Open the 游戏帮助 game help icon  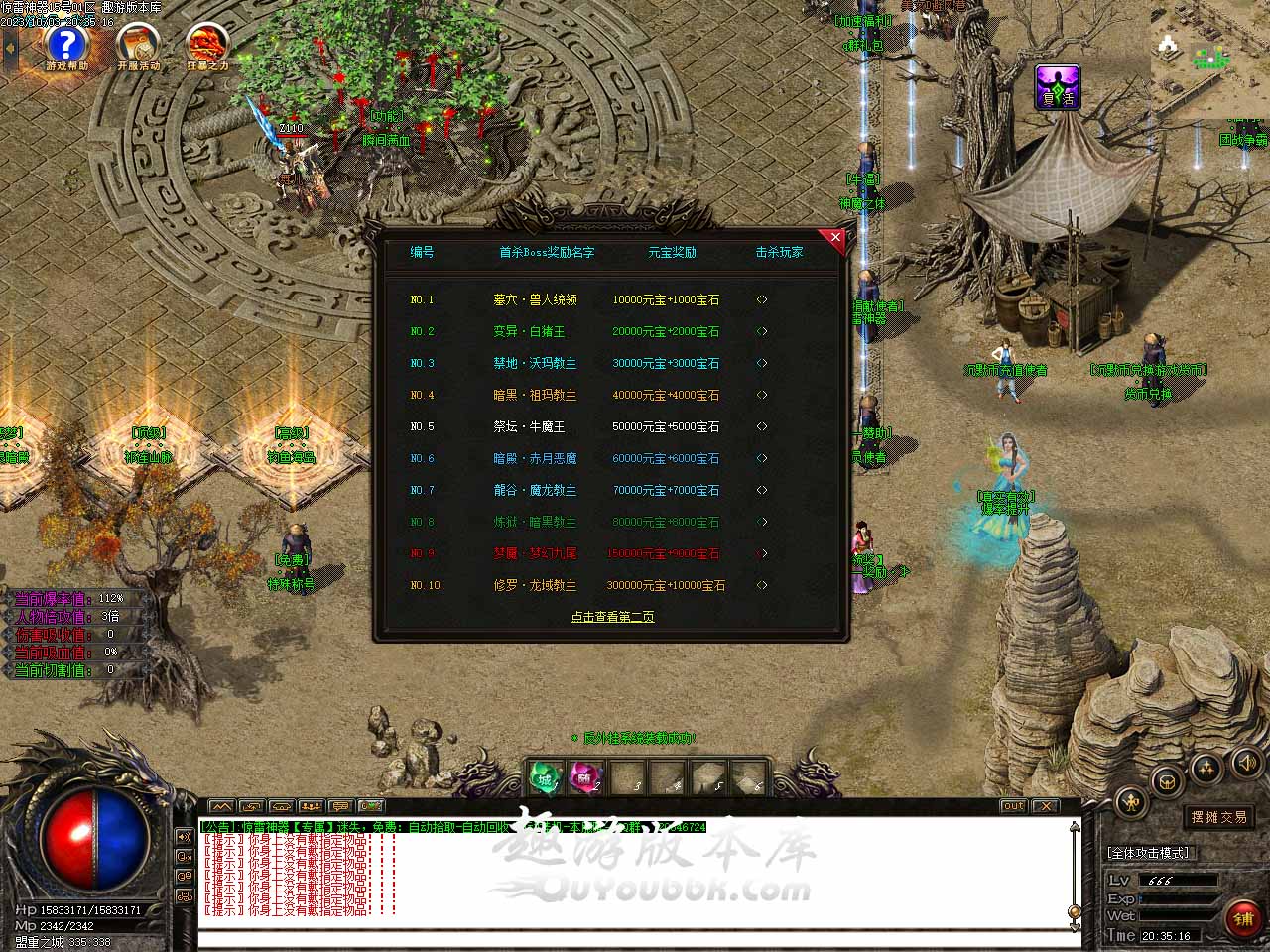66,46
